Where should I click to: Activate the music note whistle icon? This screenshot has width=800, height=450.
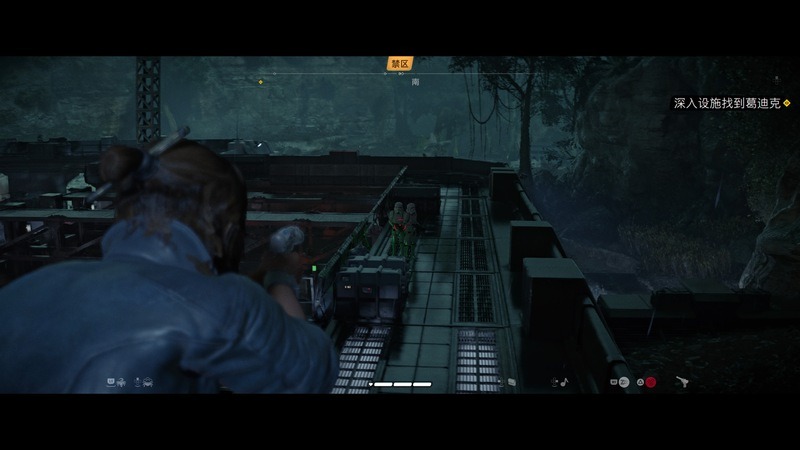(x=565, y=381)
